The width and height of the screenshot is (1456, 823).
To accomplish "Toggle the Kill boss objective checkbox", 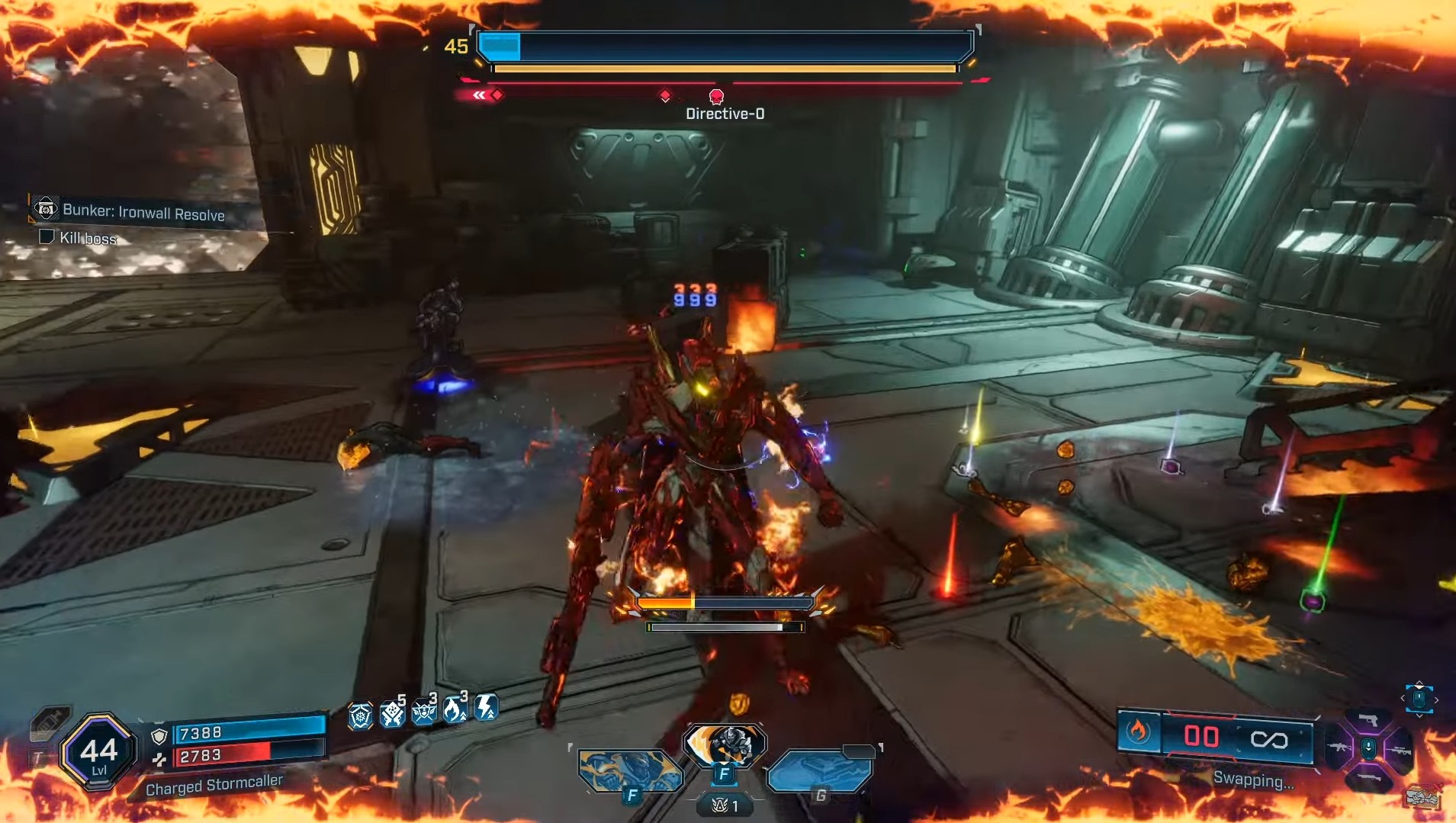I will tap(46, 238).
